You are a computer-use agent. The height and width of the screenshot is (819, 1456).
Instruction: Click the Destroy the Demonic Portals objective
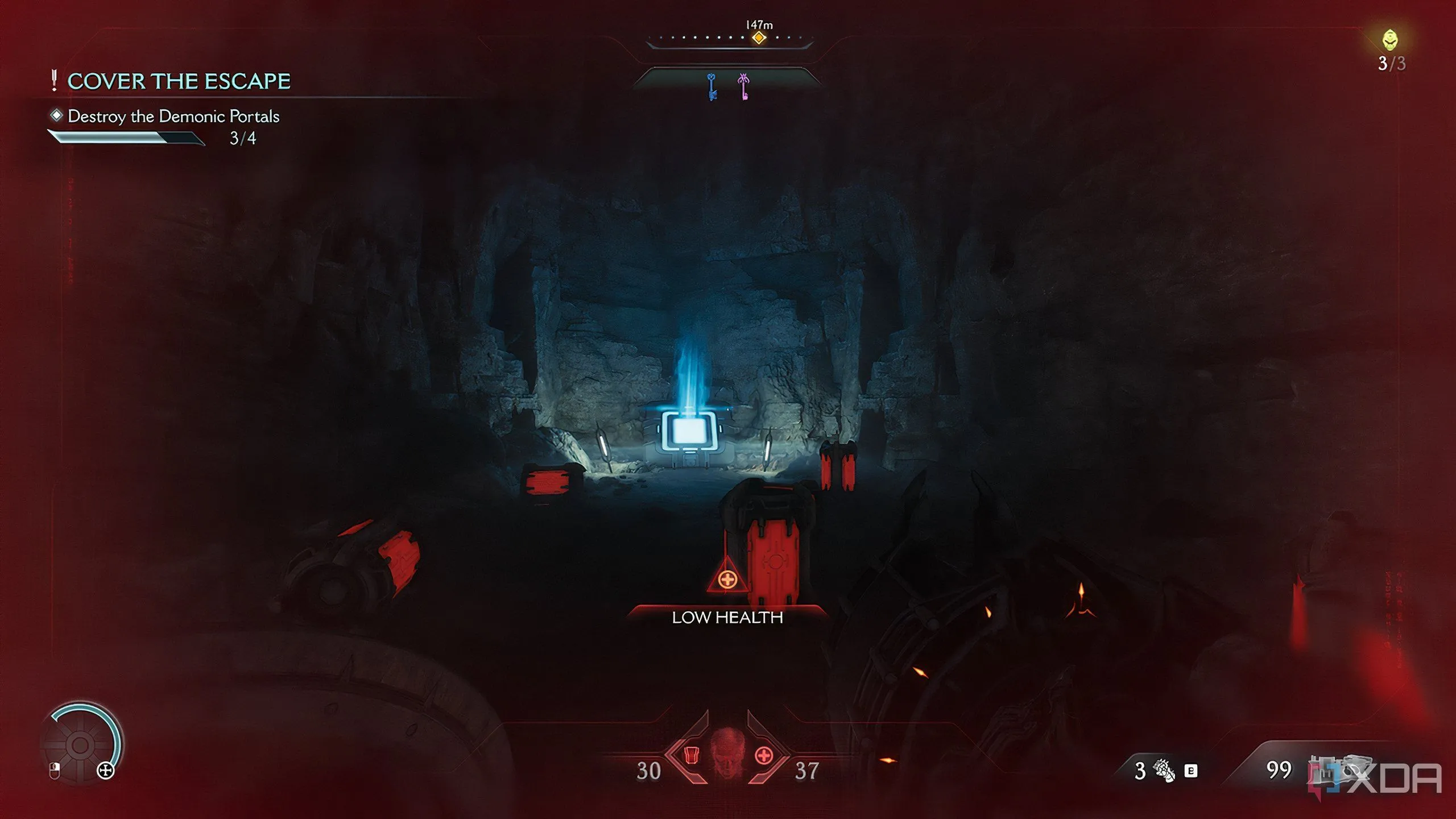click(x=173, y=117)
